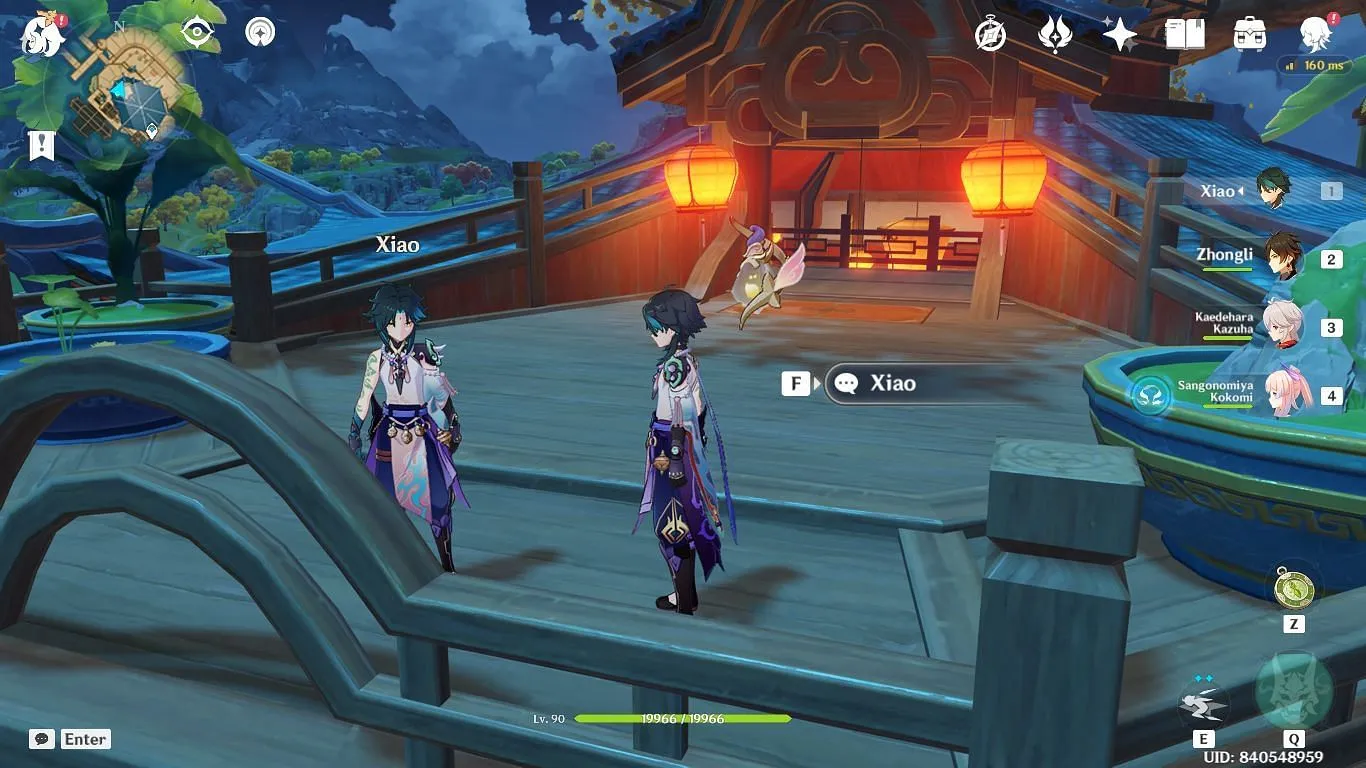Use Xiao's Elemental Skill icon
Viewport: 1366px width, 768px height.
click(1203, 699)
